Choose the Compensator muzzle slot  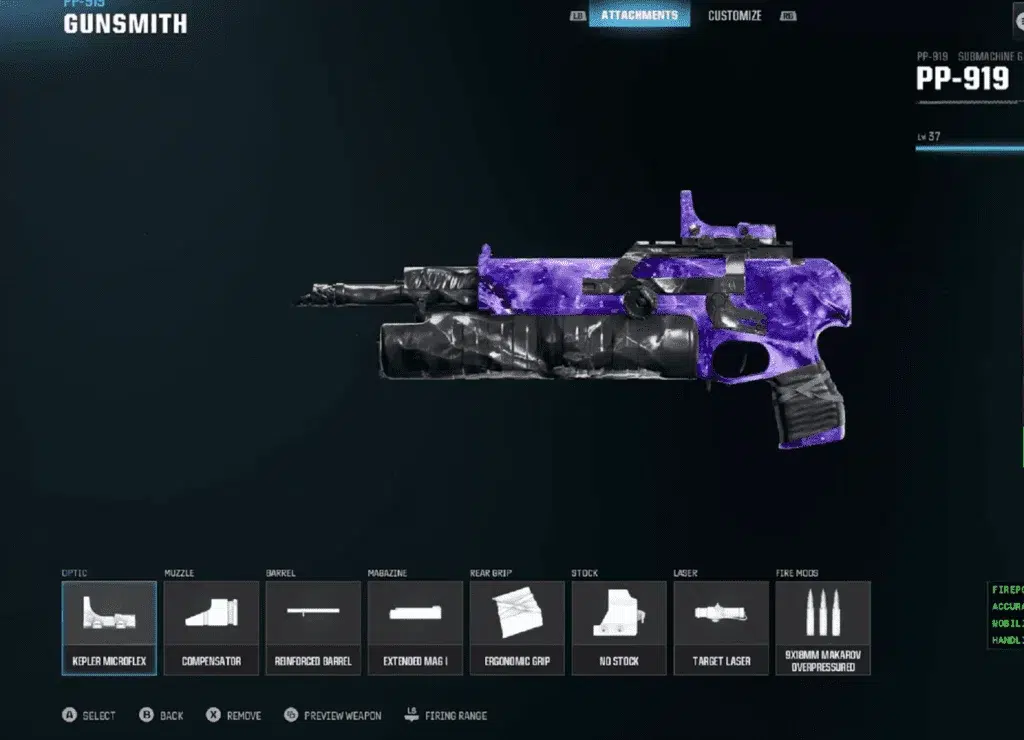pyautogui.click(x=211, y=627)
